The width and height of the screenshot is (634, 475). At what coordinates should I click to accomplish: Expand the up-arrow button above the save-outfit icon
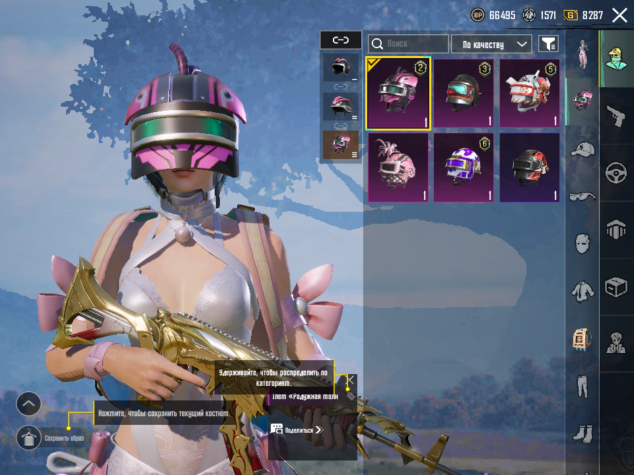(x=29, y=404)
